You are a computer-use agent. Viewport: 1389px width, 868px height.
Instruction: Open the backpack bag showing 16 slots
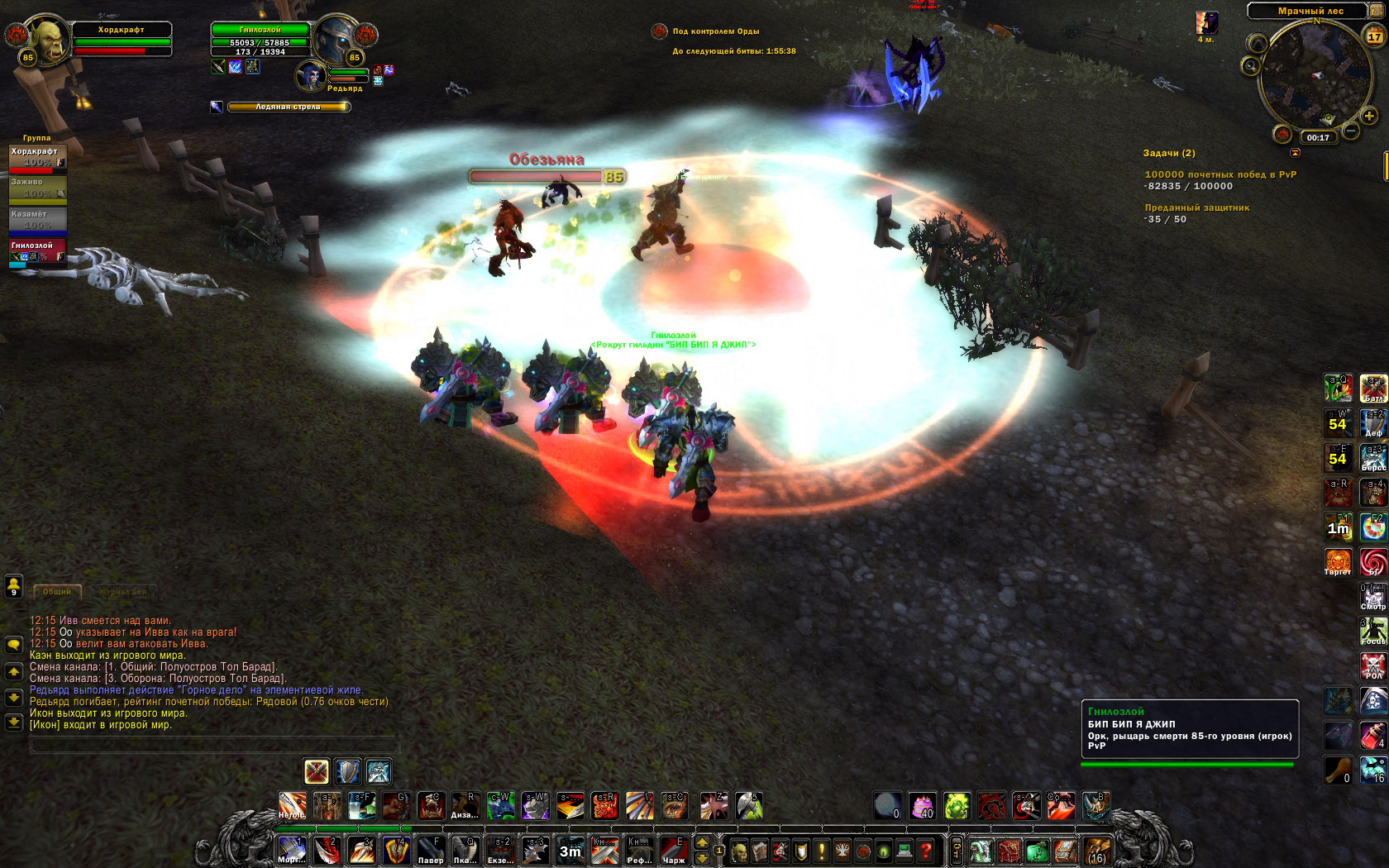1097,850
